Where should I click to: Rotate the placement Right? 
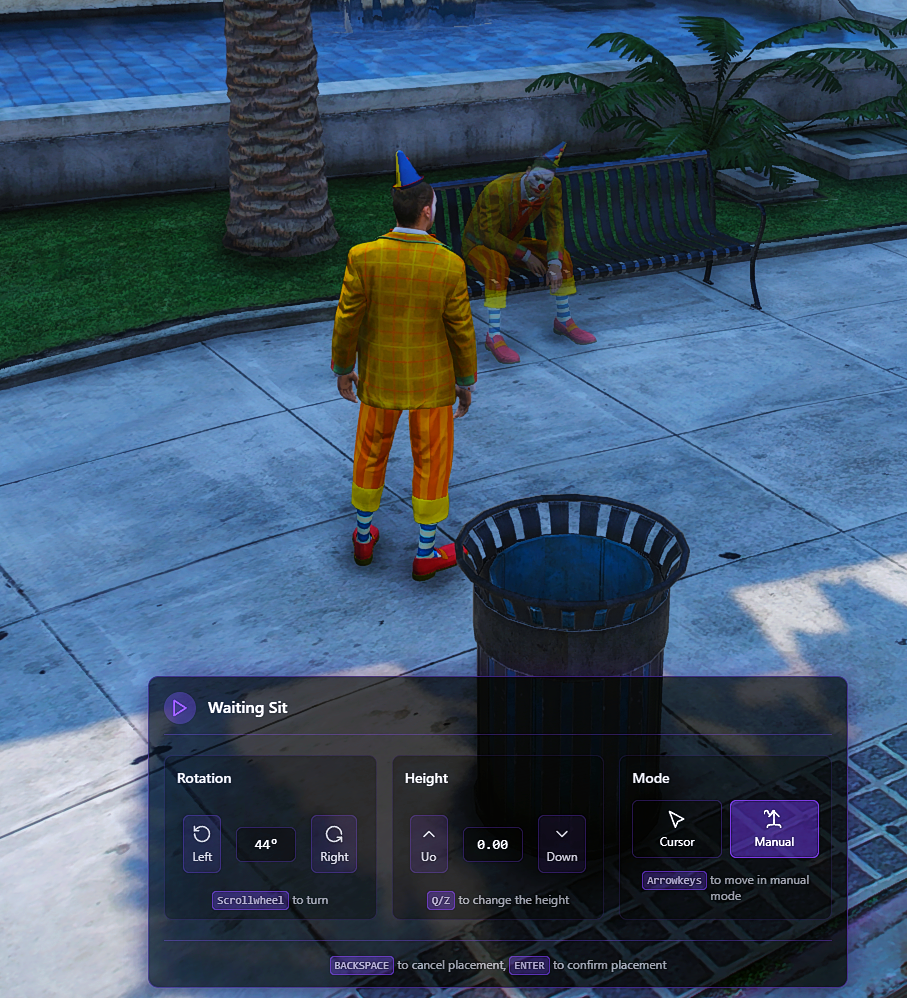(x=334, y=843)
